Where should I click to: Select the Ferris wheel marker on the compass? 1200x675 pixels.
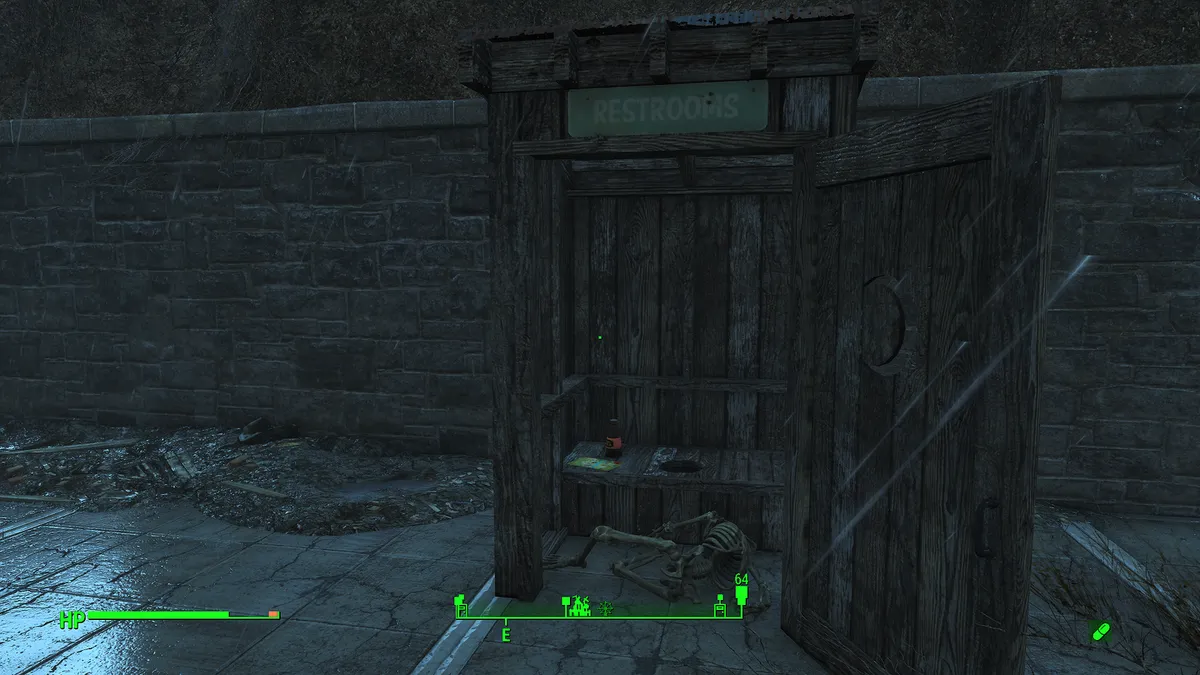pyautogui.click(x=606, y=607)
